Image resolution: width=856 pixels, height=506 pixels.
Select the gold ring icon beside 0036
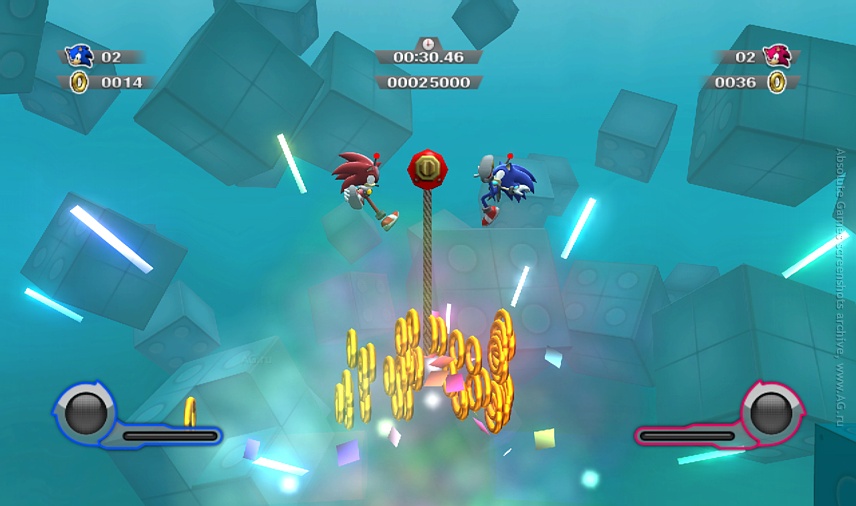[x=776, y=82]
